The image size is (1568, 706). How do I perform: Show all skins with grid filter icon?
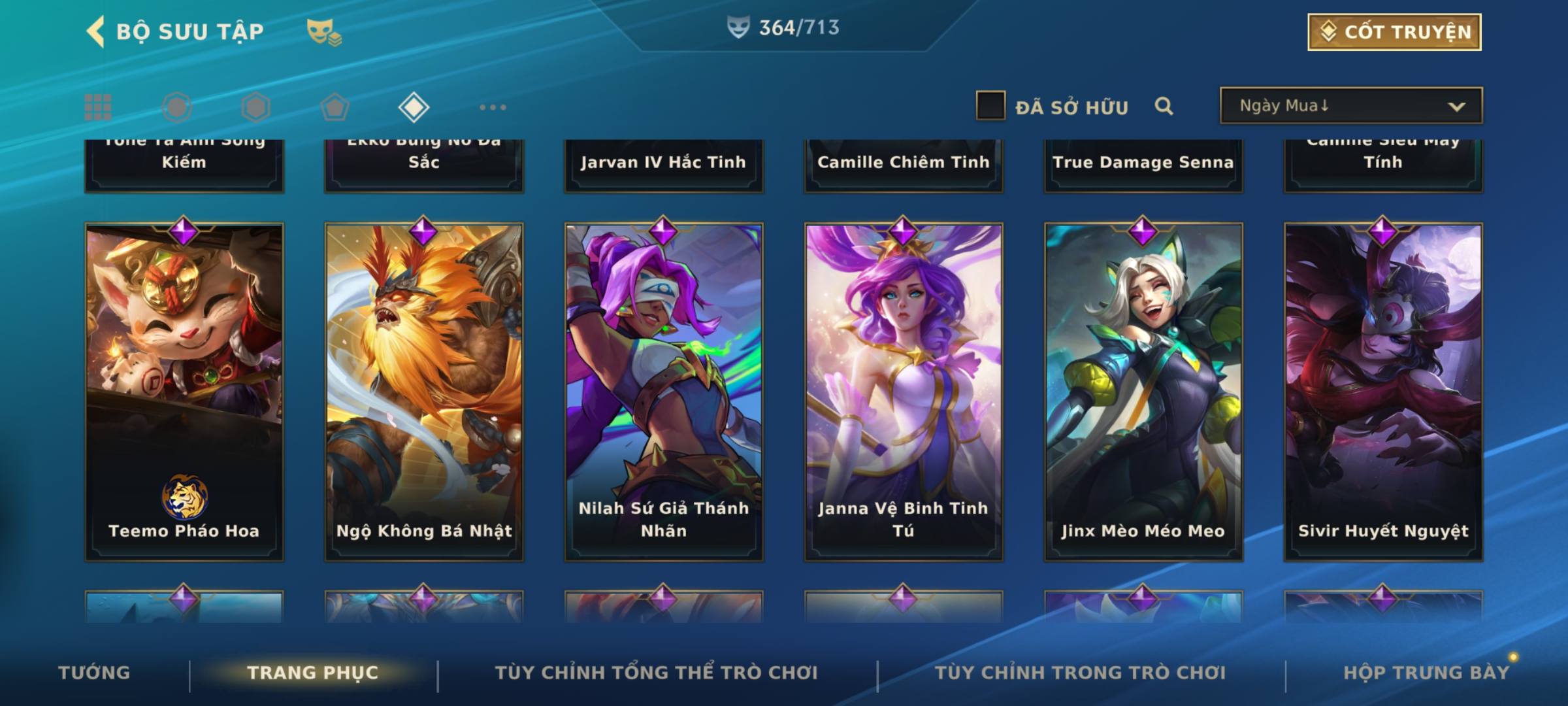click(98, 107)
